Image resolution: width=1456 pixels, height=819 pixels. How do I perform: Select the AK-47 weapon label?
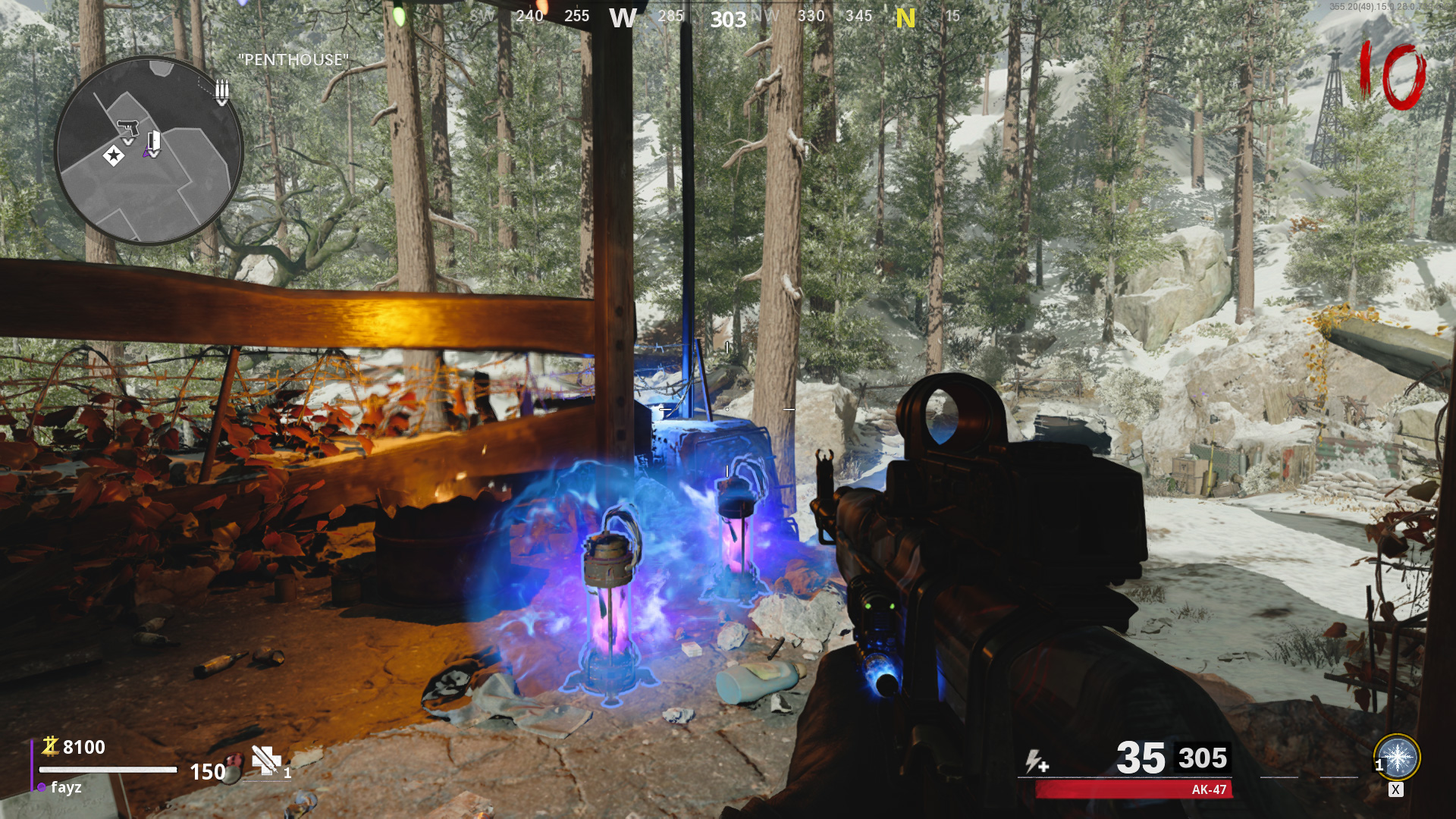1208,789
